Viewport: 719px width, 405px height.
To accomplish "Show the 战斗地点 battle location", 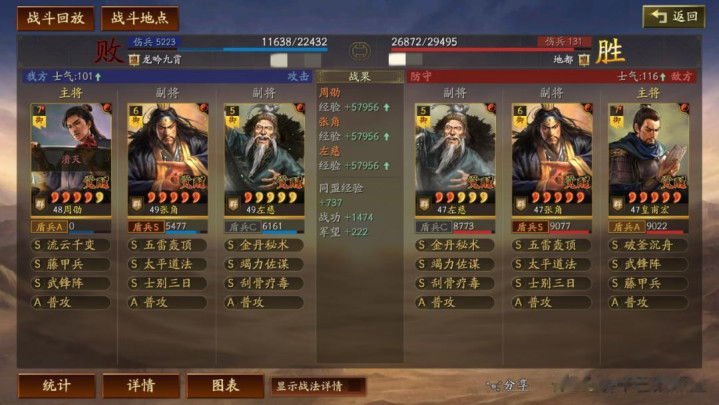I will (139, 18).
